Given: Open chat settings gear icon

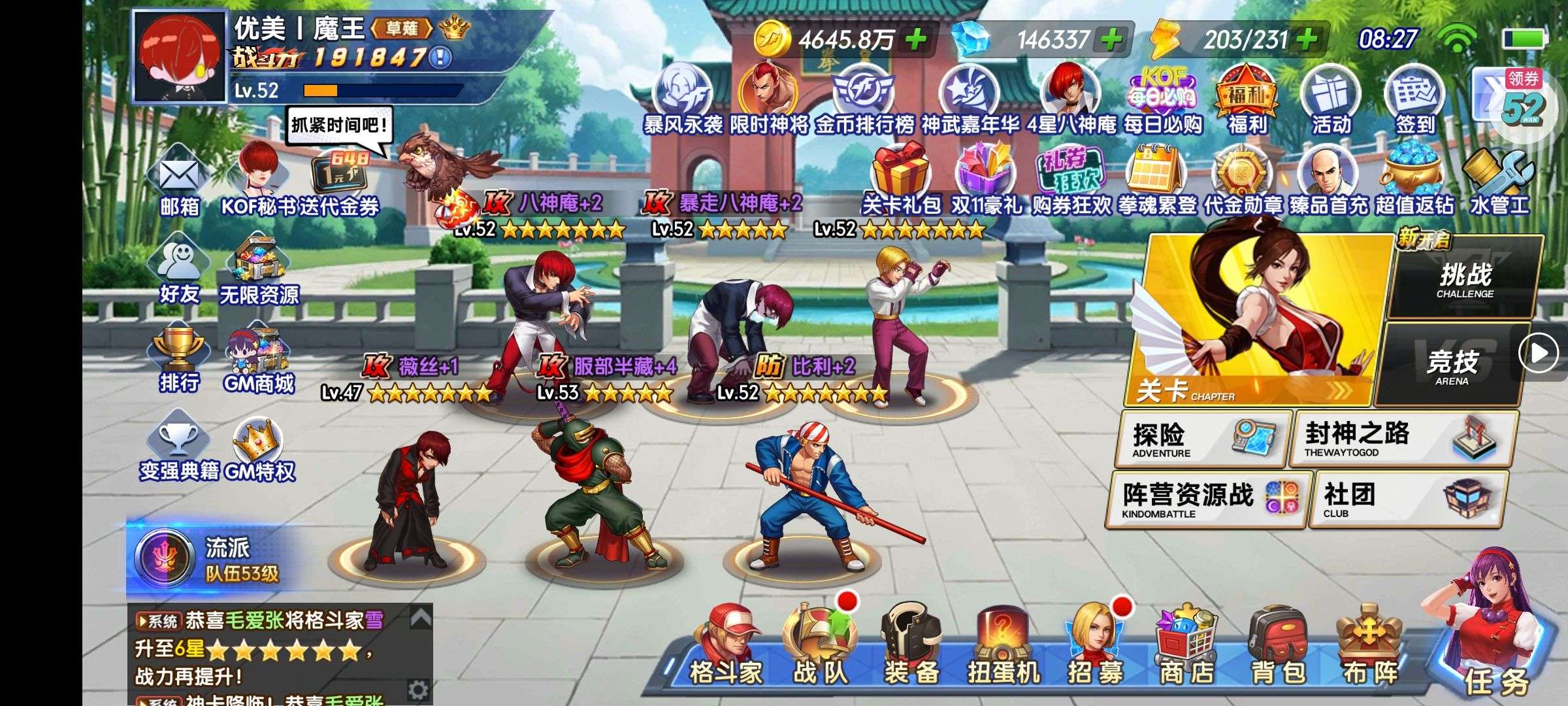Looking at the screenshot, I should pos(417,690).
